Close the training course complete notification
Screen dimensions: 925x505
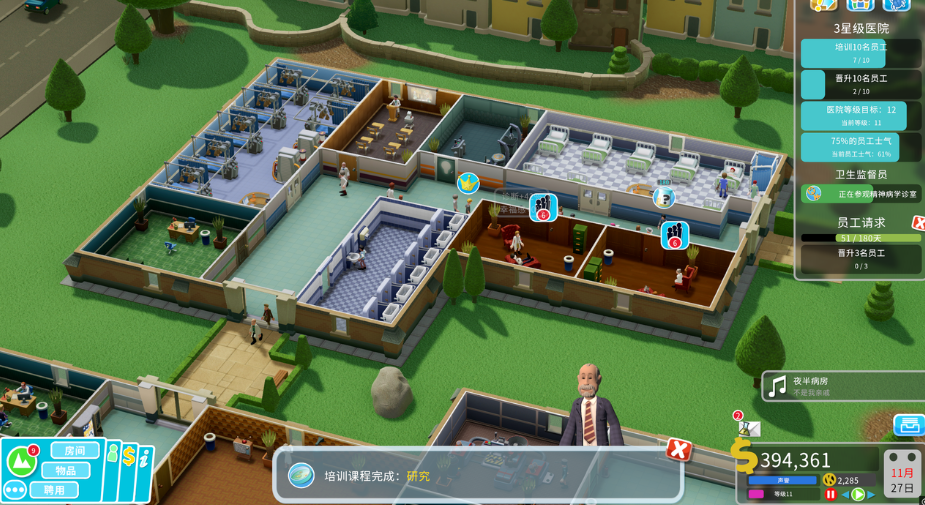point(679,449)
